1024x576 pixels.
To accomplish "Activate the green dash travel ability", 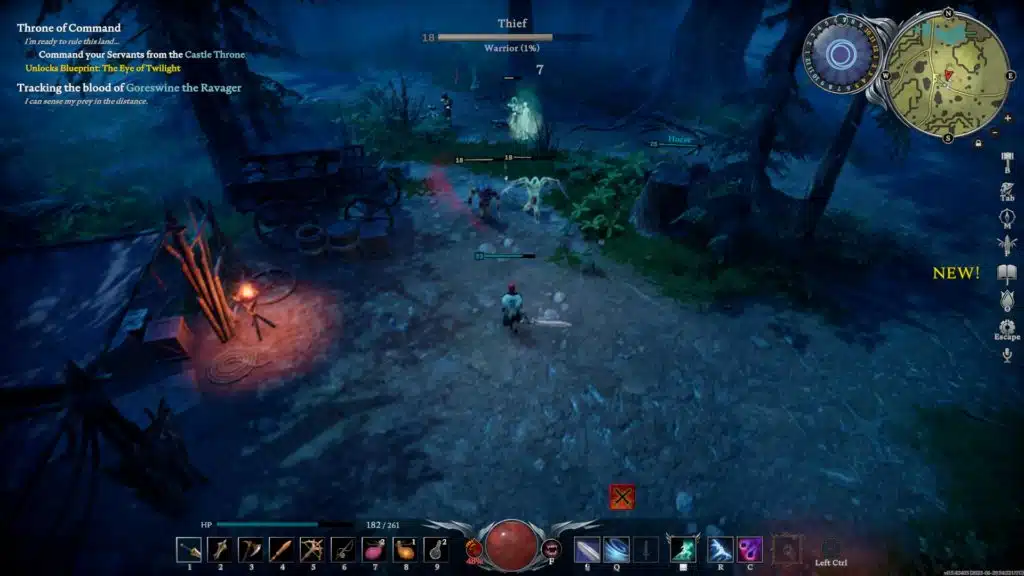I will [683, 549].
